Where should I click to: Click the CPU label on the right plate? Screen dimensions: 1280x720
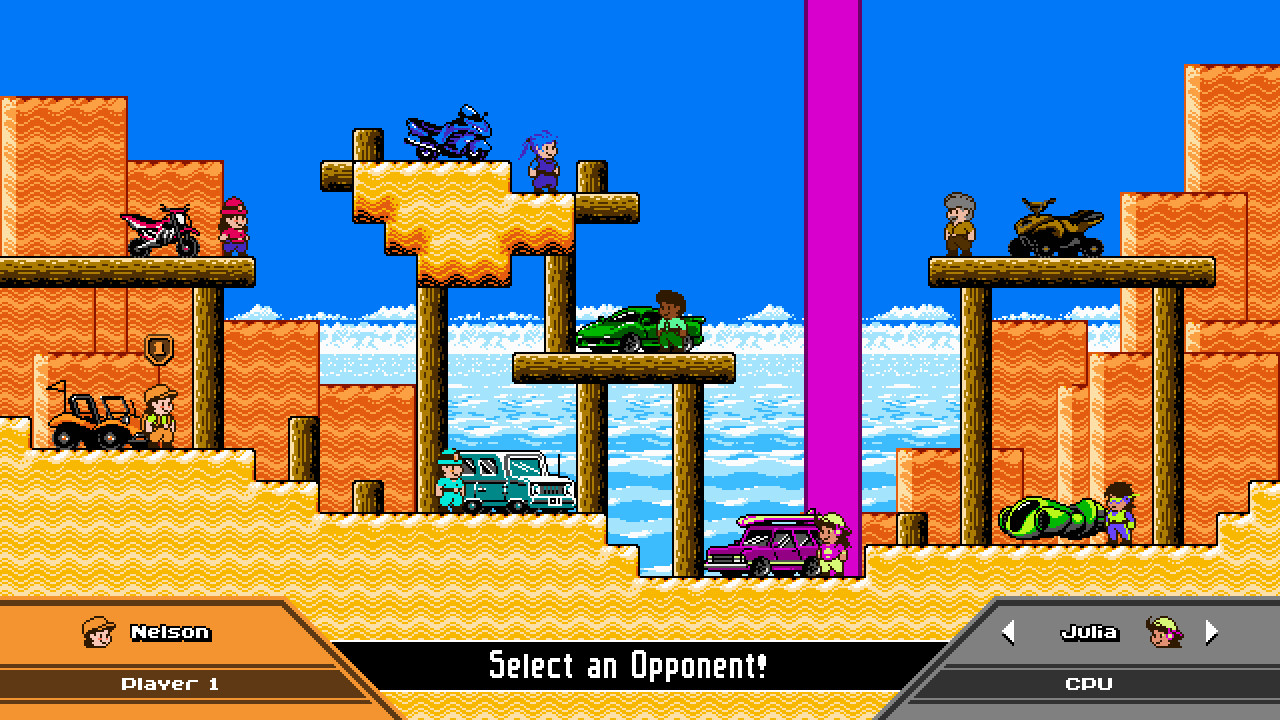[1088, 684]
